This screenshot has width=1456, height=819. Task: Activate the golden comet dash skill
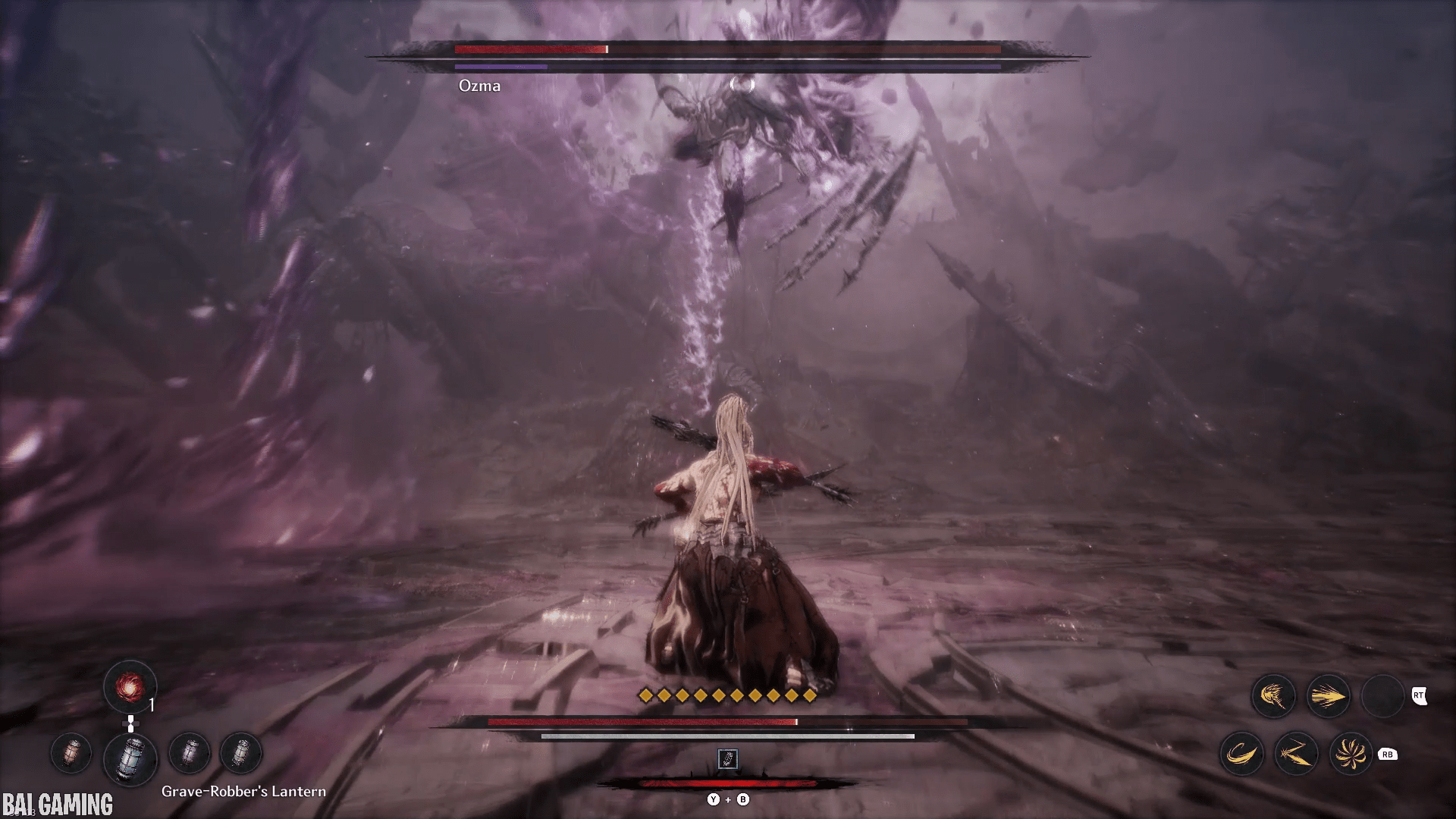click(1273, 696)
